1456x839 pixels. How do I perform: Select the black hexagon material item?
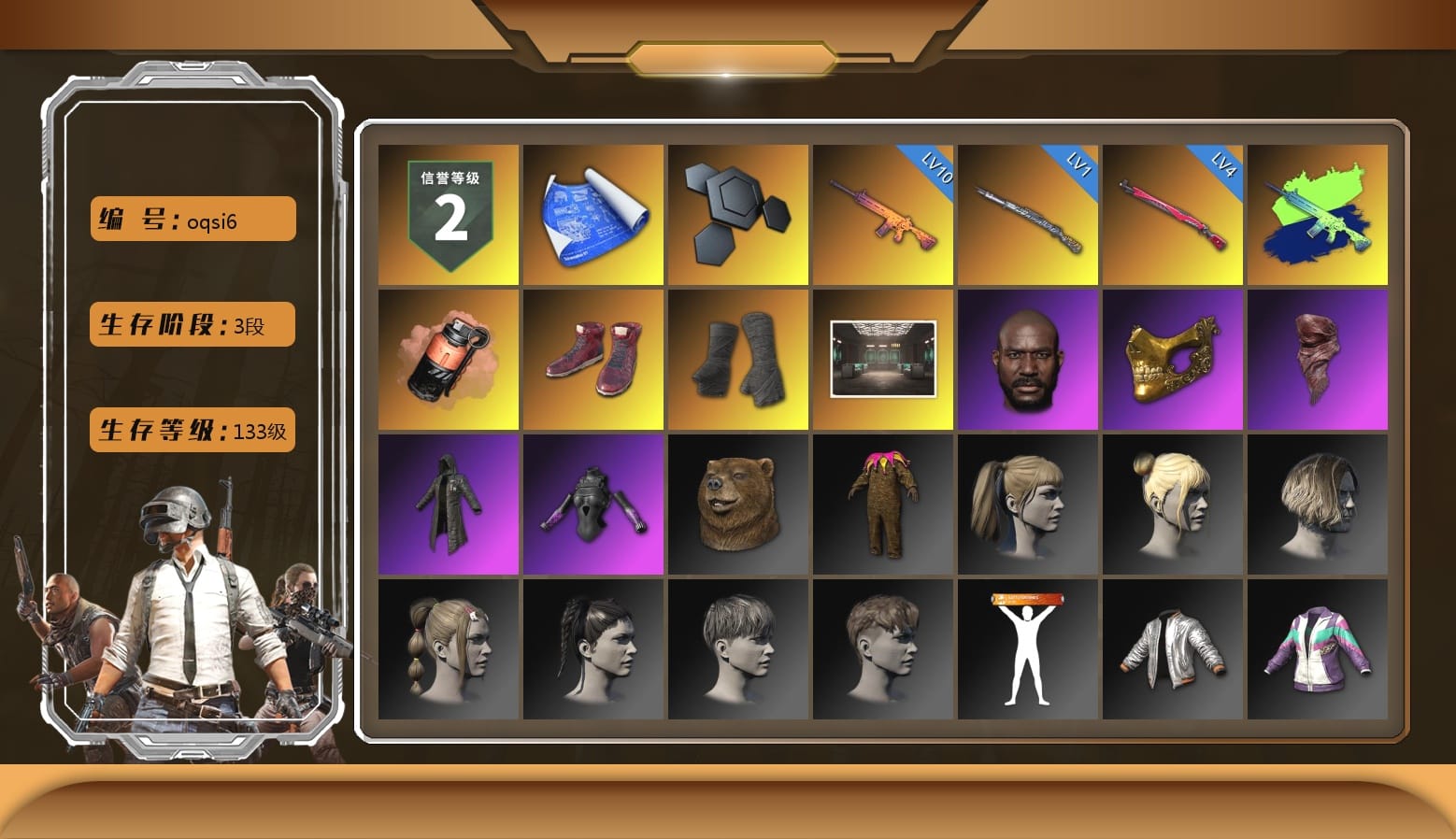tap(737, 213)
